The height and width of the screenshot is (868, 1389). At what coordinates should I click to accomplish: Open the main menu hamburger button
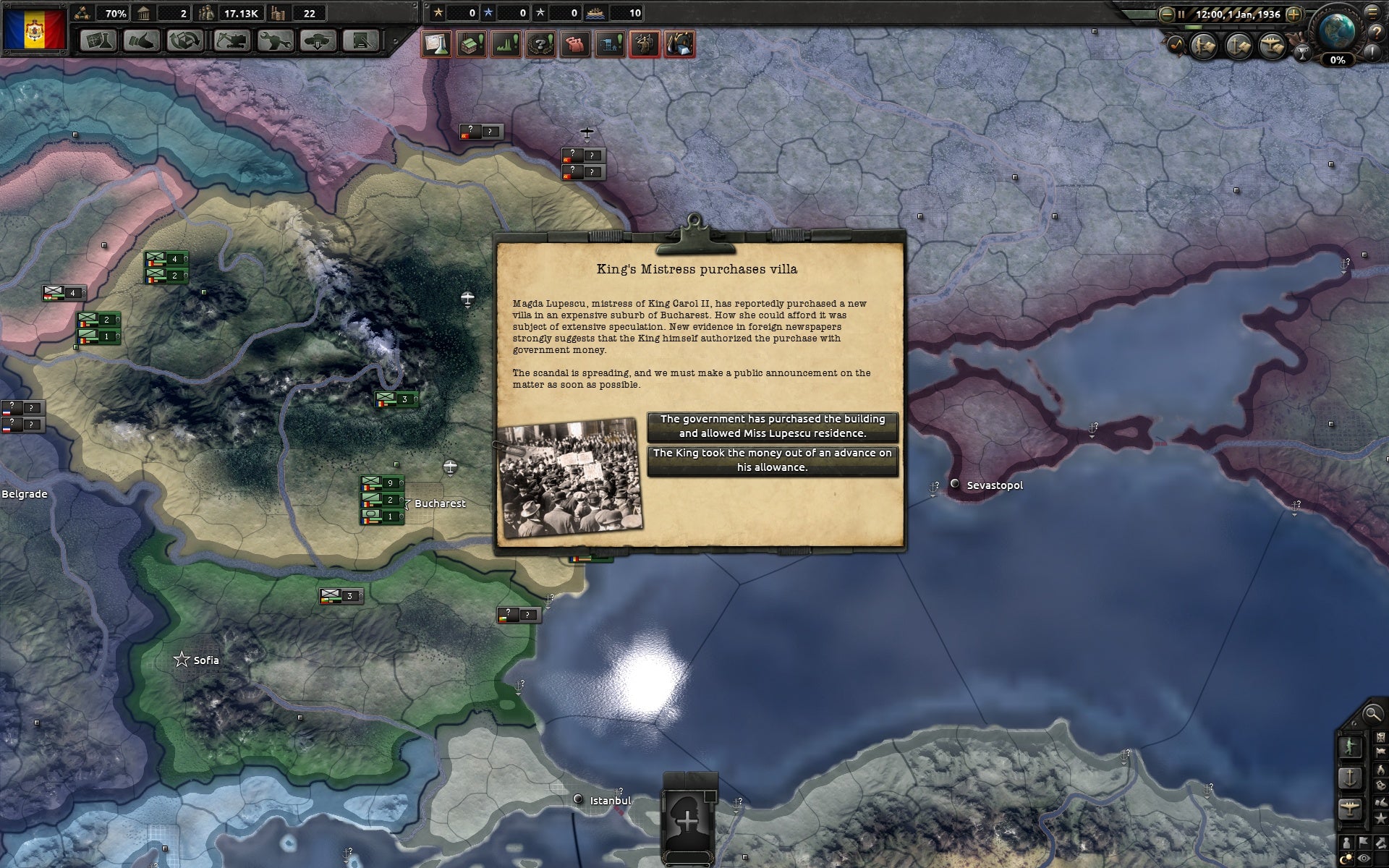coord(1373,14)
